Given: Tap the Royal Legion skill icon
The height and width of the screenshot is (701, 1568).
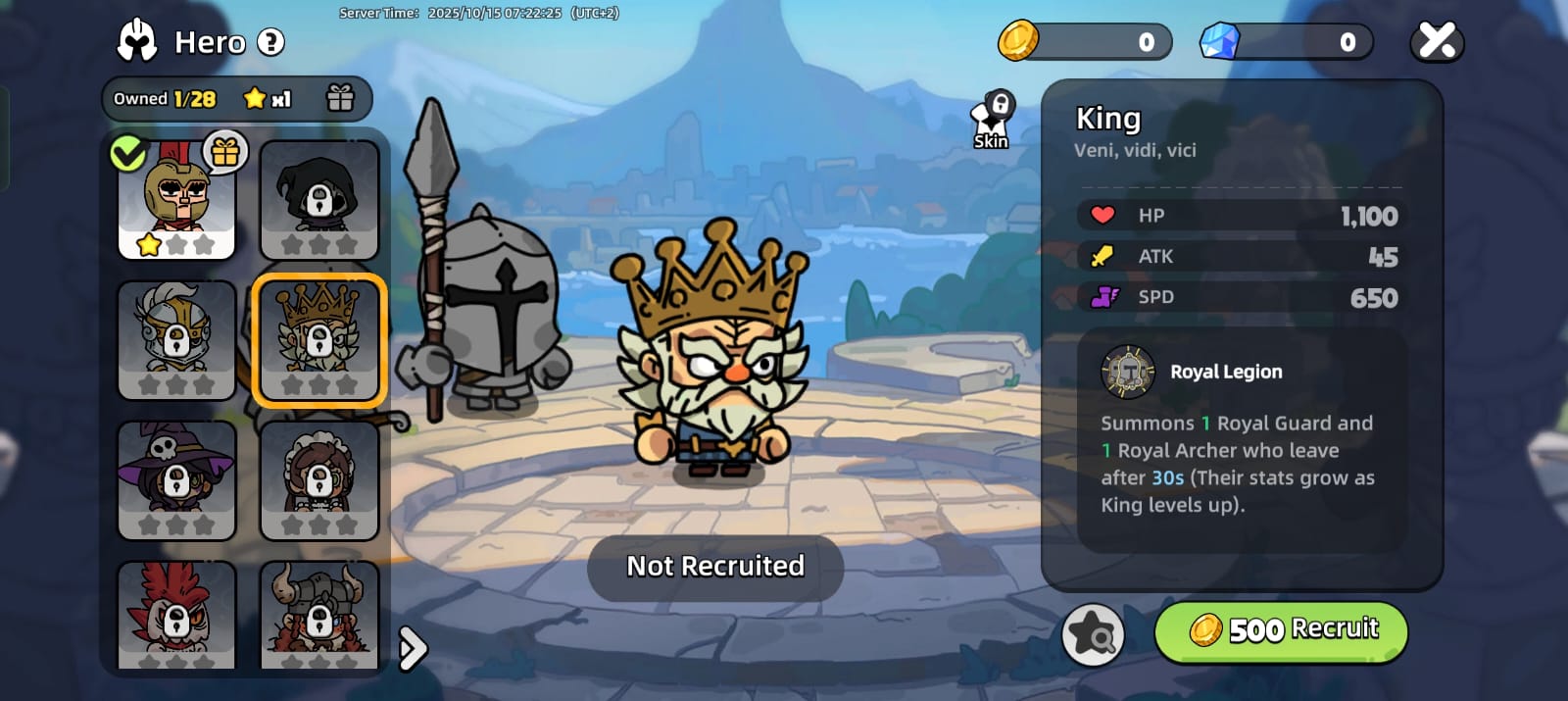Looking at the screenshot, I should (1128, 373).
